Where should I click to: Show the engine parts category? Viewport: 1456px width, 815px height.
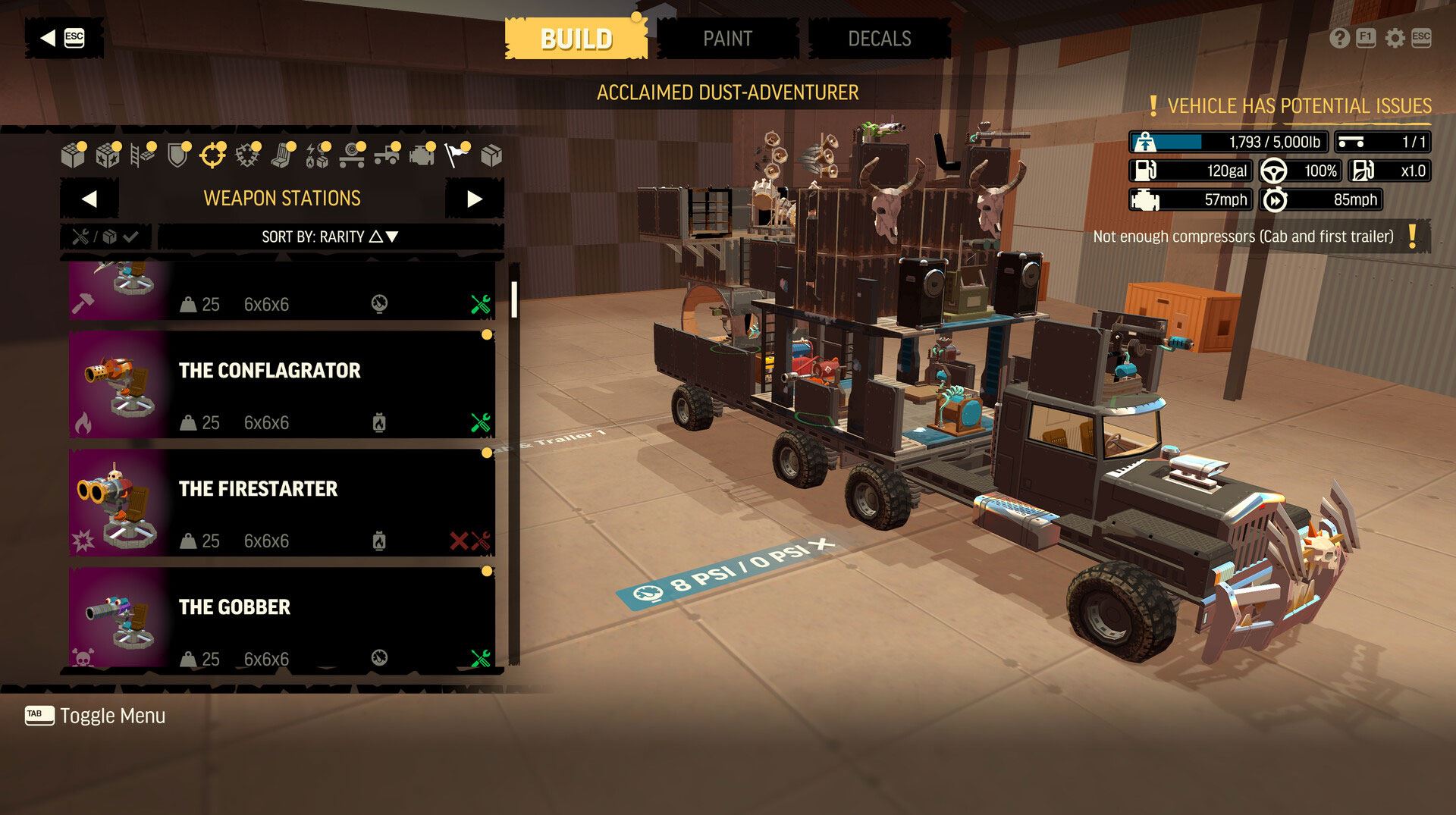[x=422, y=155]
